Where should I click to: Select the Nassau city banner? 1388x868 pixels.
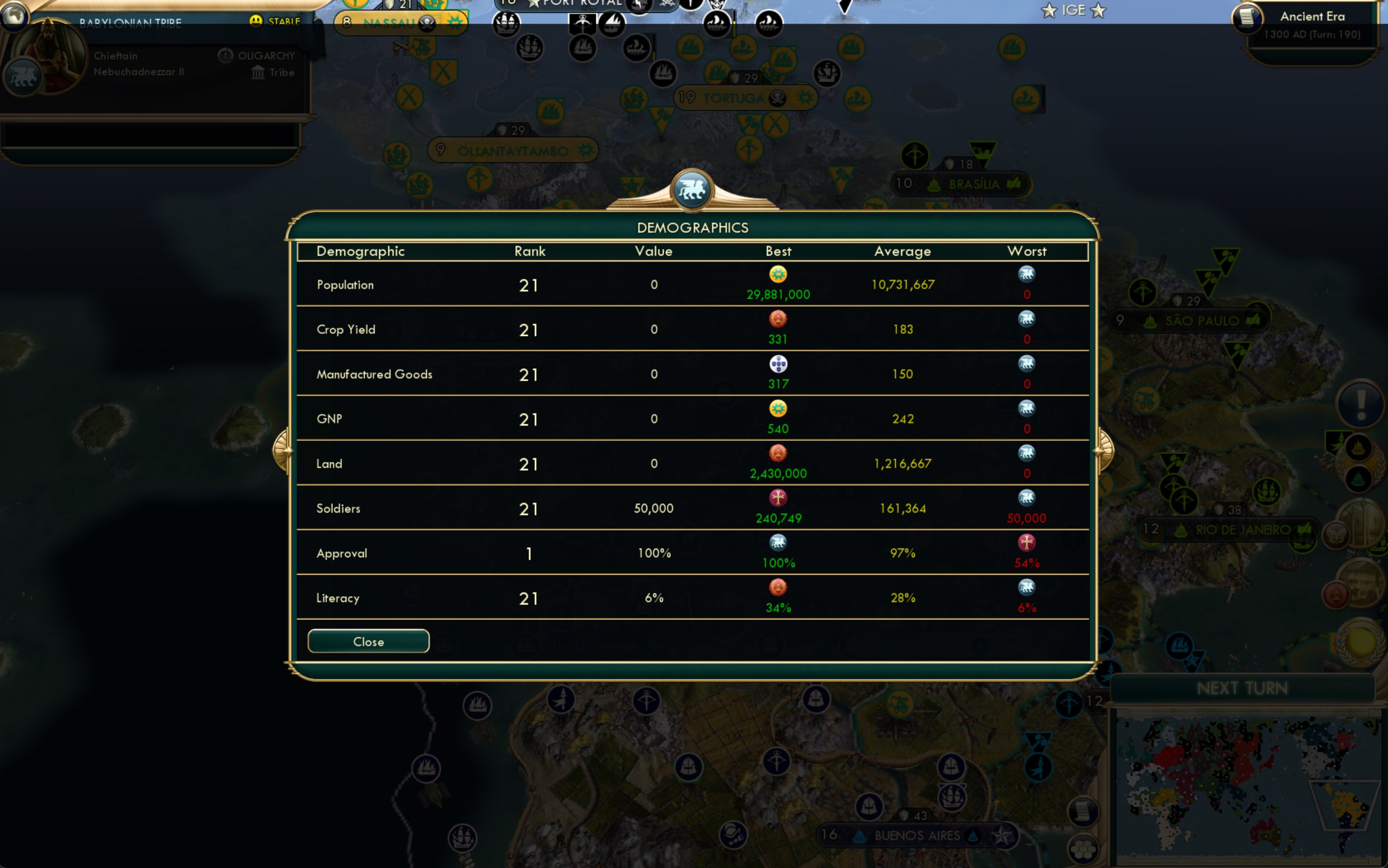click(x=389, y=23)
